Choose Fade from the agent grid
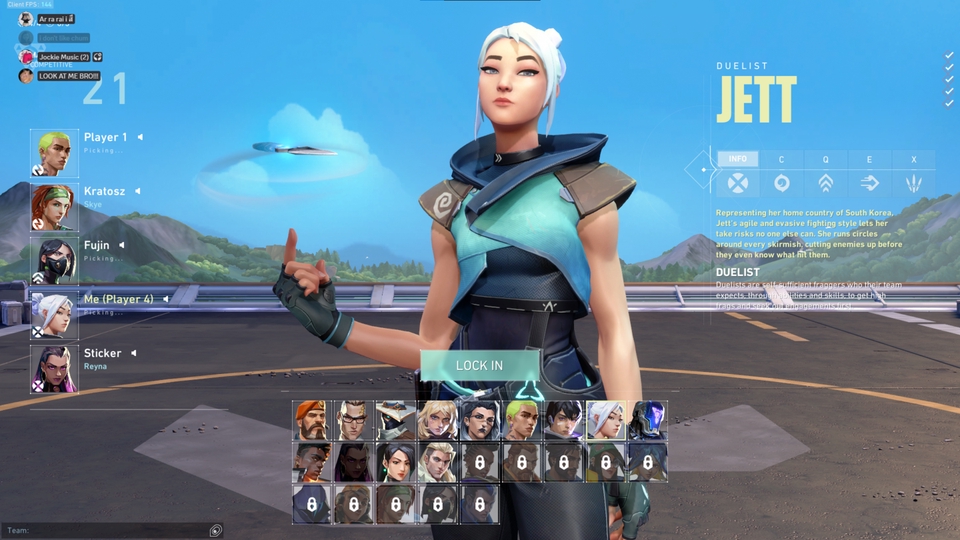The width and height of the screenshot is (960, 540). [x=478, y=421]
